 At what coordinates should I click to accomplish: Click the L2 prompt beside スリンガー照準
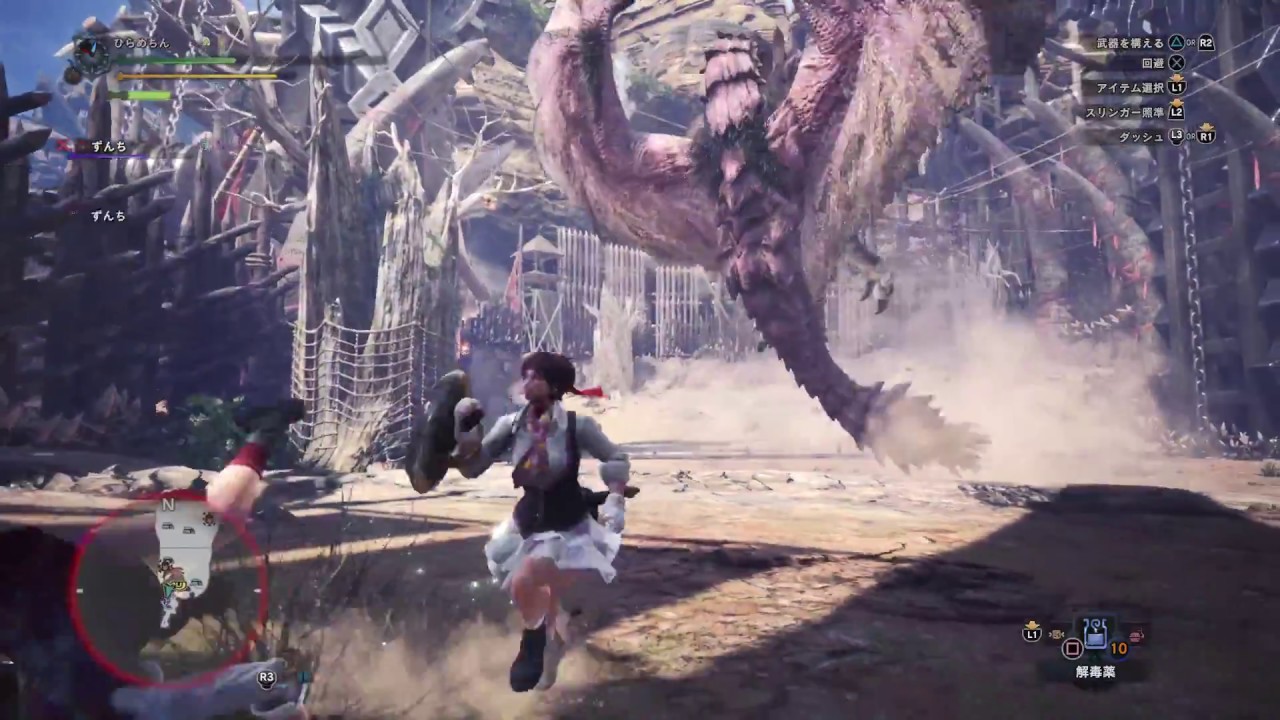pos(1177,112)
